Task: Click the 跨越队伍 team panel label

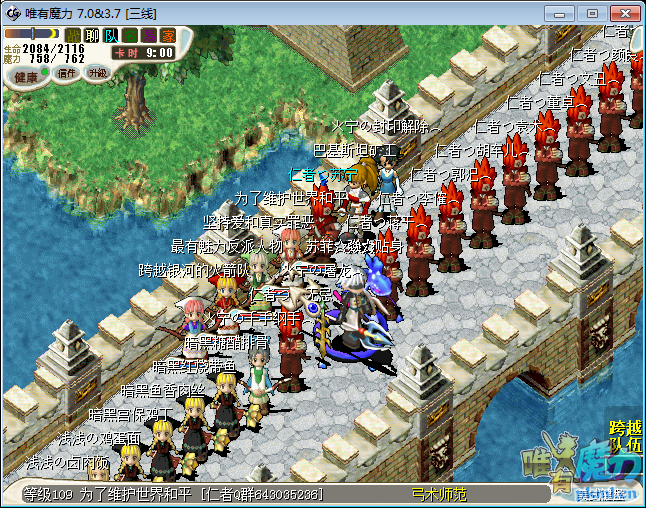Action: pos(626,436)
